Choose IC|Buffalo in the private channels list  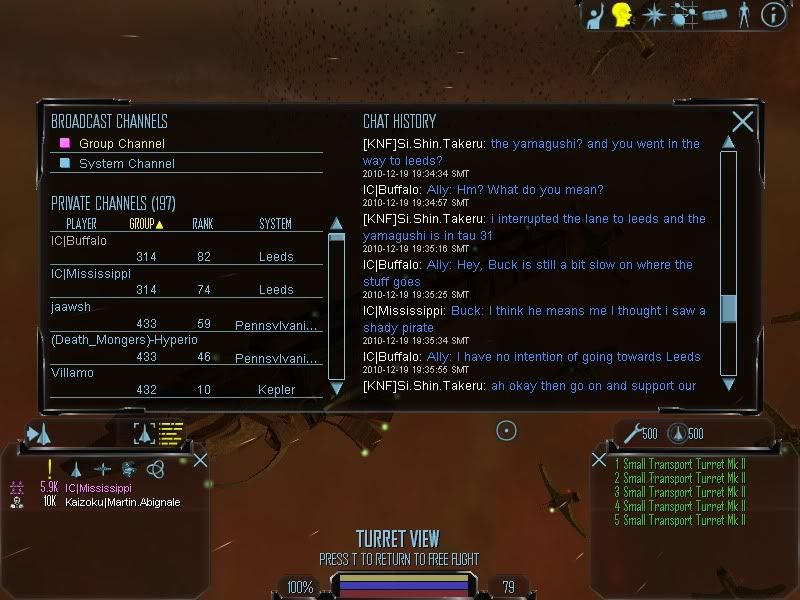[79, 241]
